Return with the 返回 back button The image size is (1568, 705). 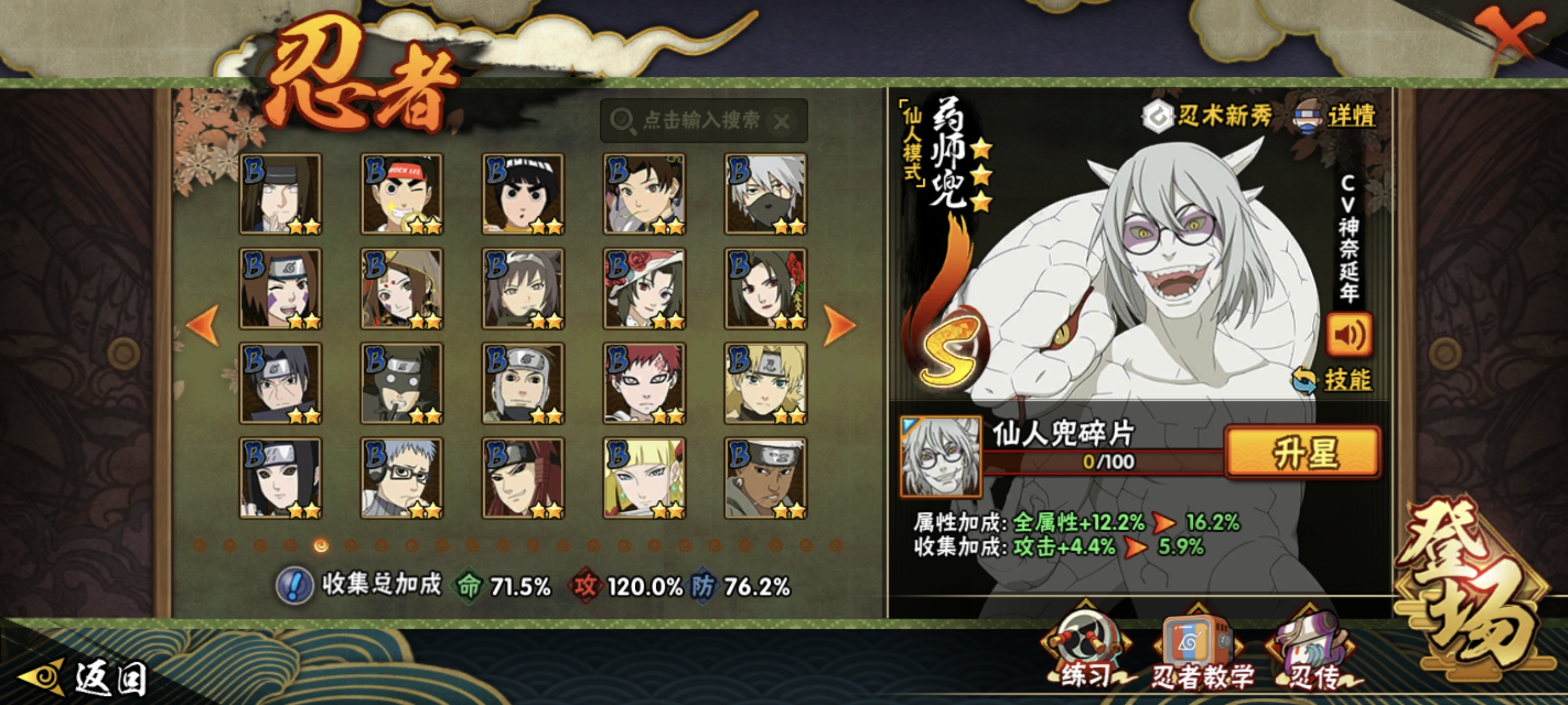point(85,678)
